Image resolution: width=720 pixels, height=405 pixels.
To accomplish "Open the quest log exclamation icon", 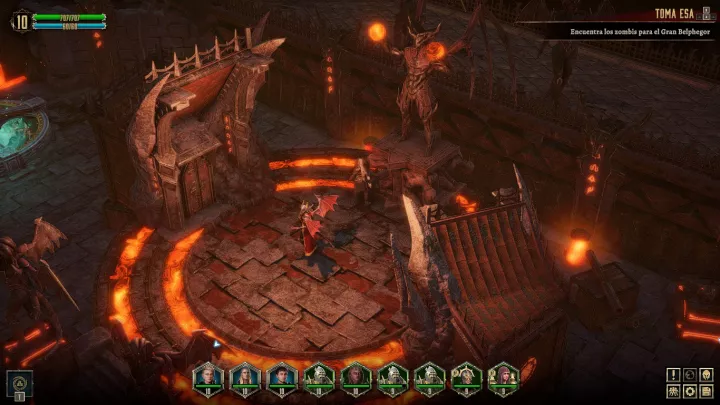I will (x=673, y=375).
